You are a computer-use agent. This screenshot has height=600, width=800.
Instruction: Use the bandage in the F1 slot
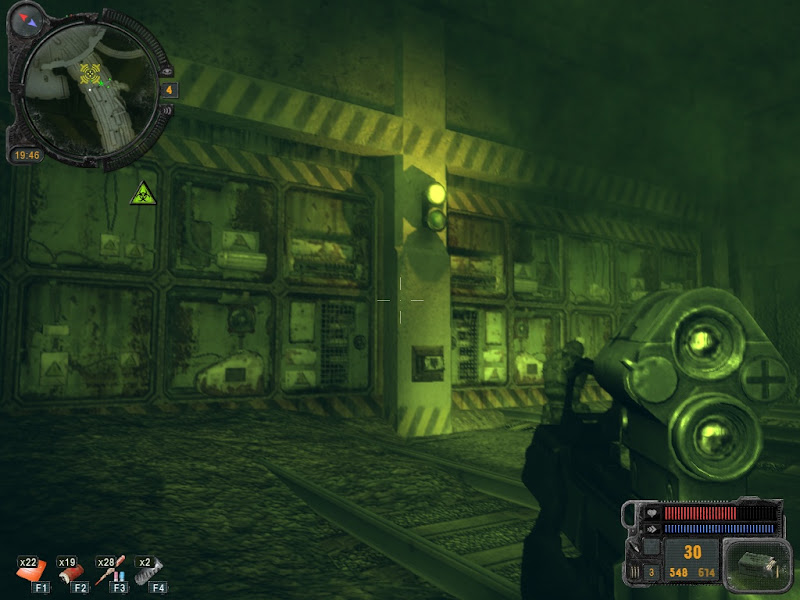click(x=30, y=573)
